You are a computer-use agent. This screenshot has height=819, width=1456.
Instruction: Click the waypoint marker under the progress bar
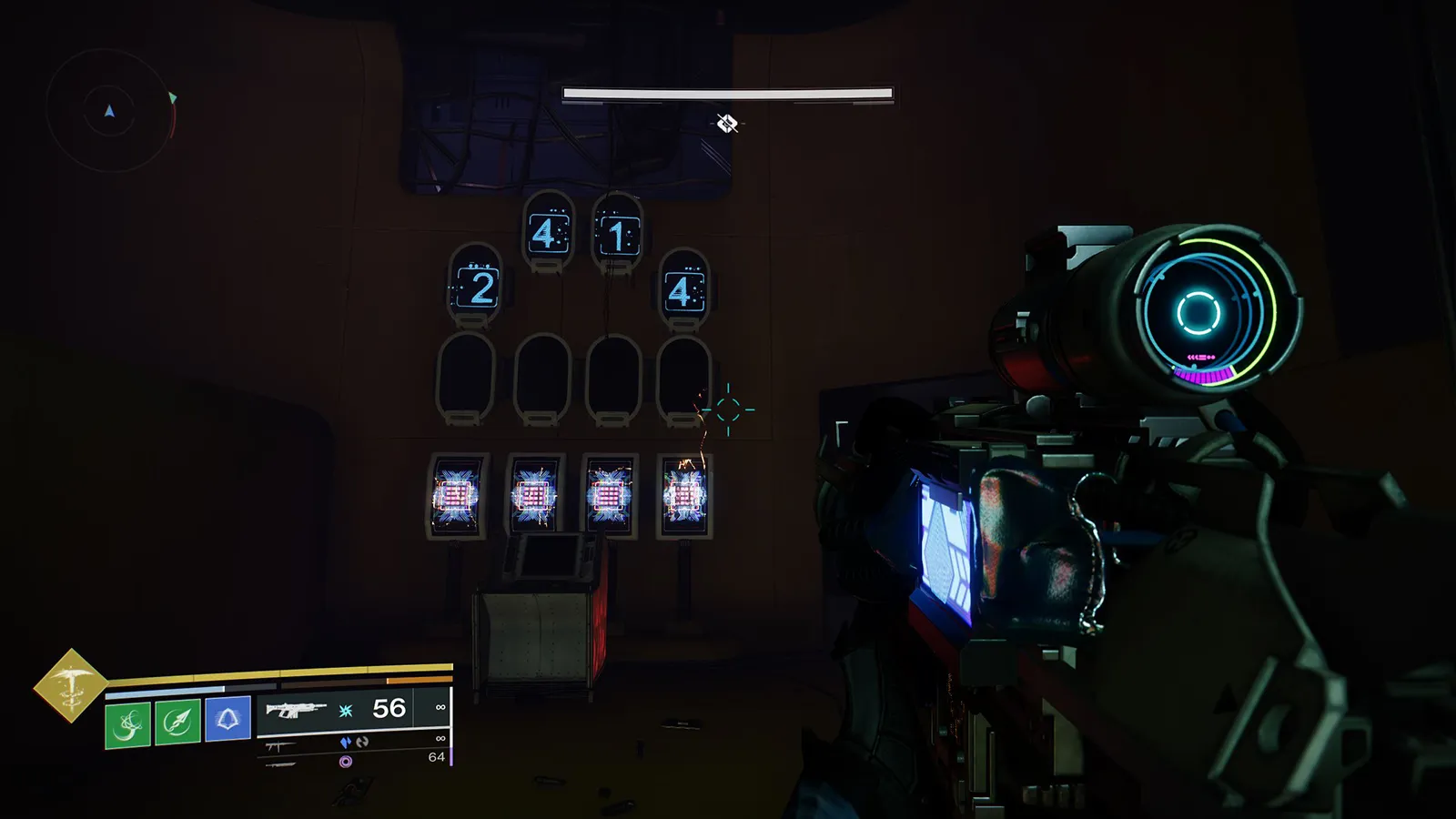[x=725, y=123]
